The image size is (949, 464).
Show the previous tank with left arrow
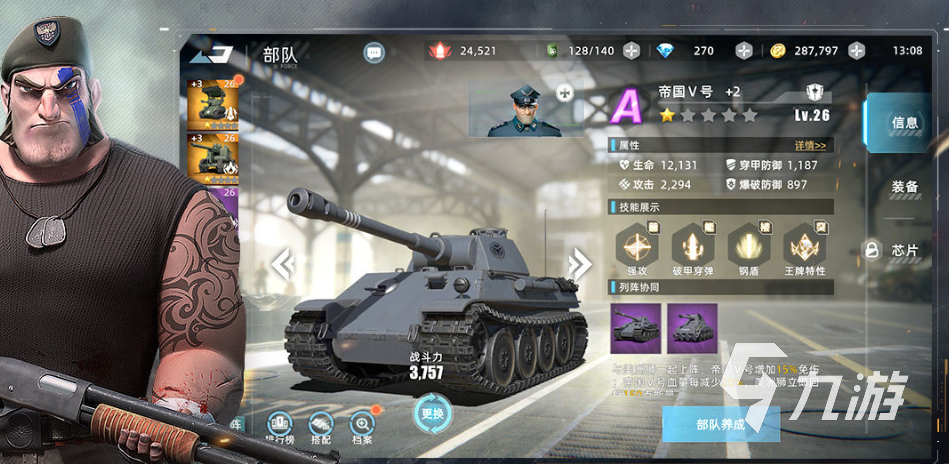pyautogui.click(x=284, y=265)
